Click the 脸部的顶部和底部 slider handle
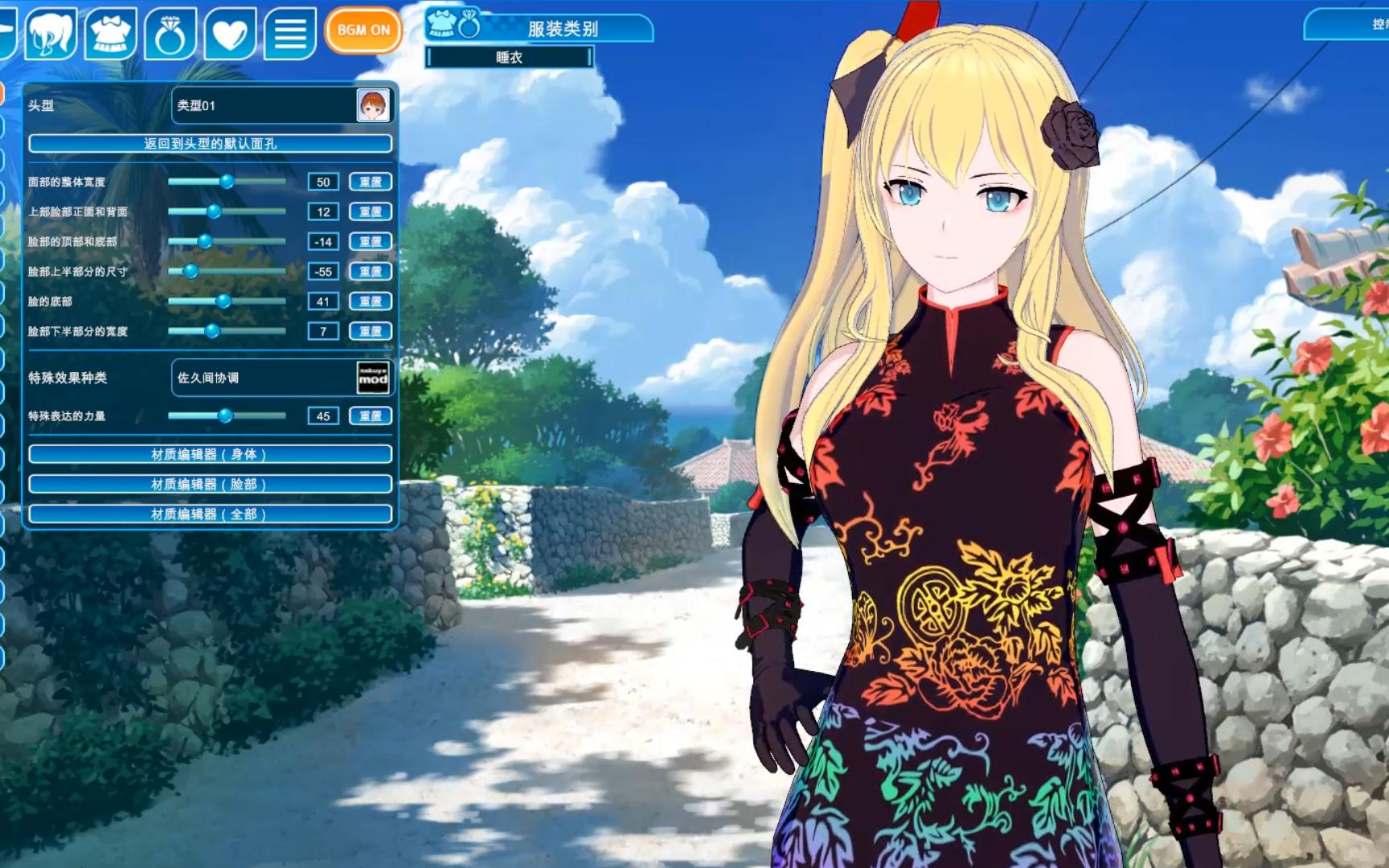 (x=205, y=241)
